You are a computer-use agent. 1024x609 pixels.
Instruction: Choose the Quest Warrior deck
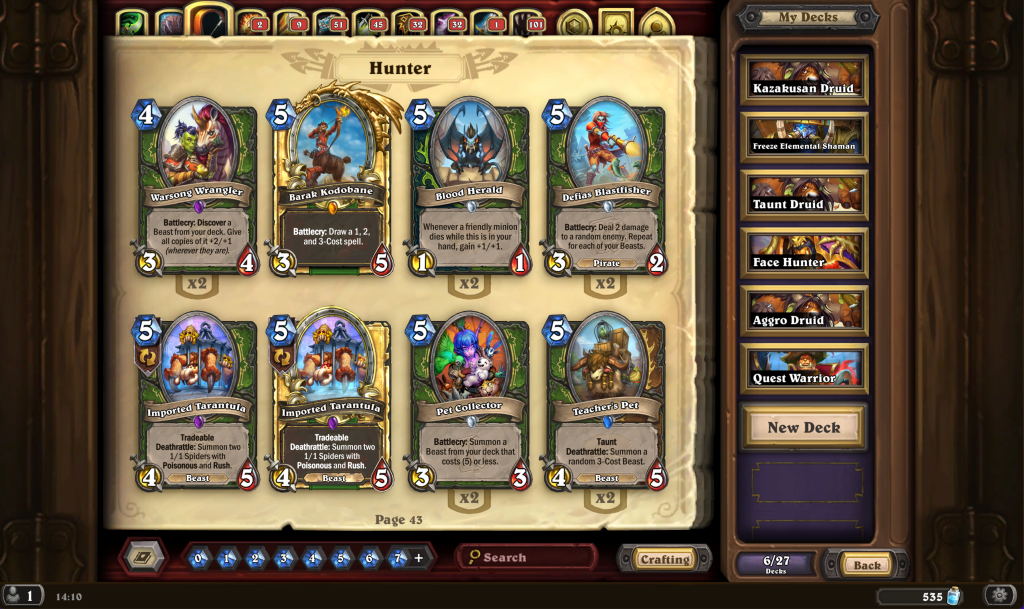point(804,370)
